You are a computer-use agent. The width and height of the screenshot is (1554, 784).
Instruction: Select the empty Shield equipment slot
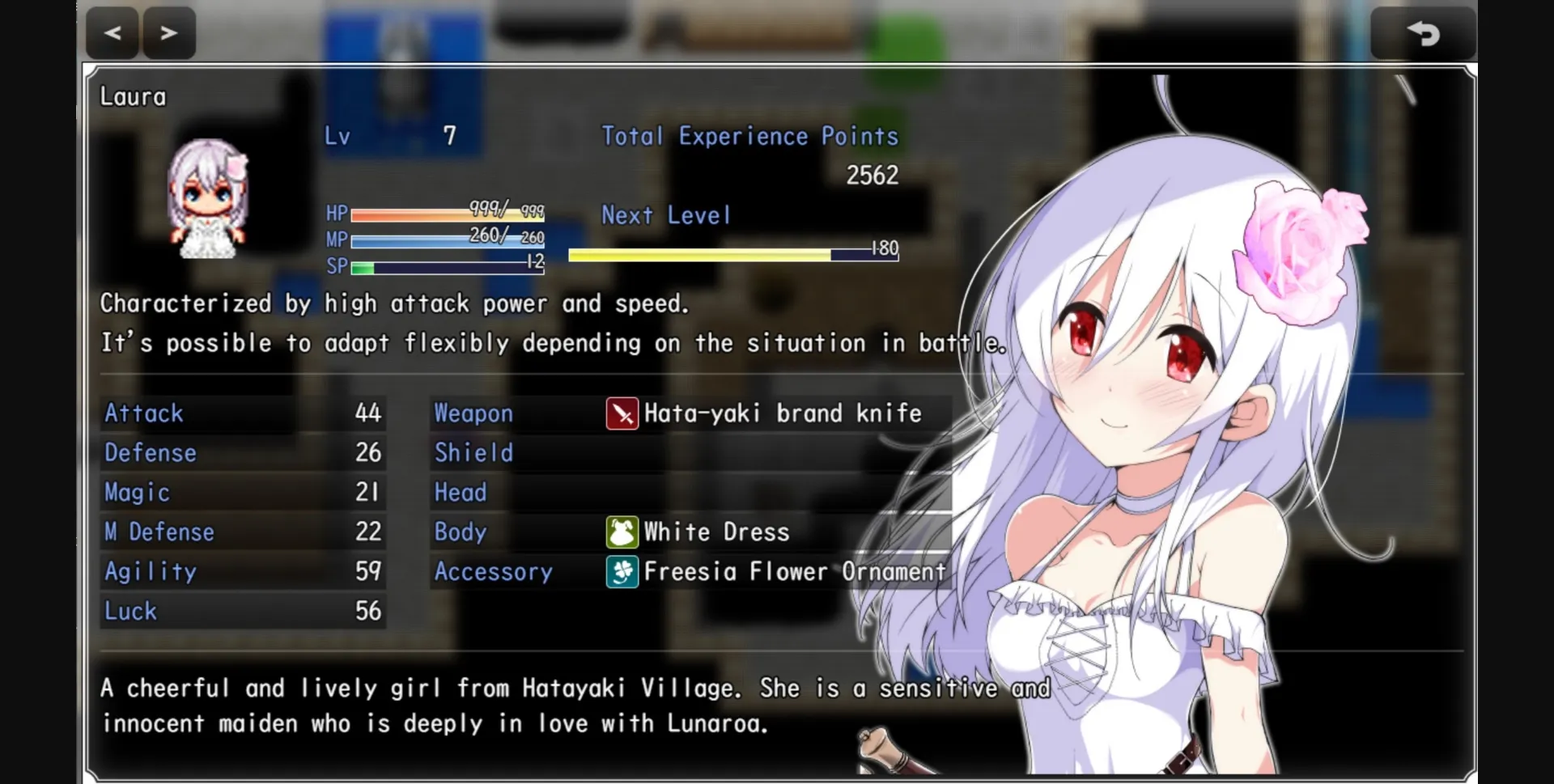(473, 453)
